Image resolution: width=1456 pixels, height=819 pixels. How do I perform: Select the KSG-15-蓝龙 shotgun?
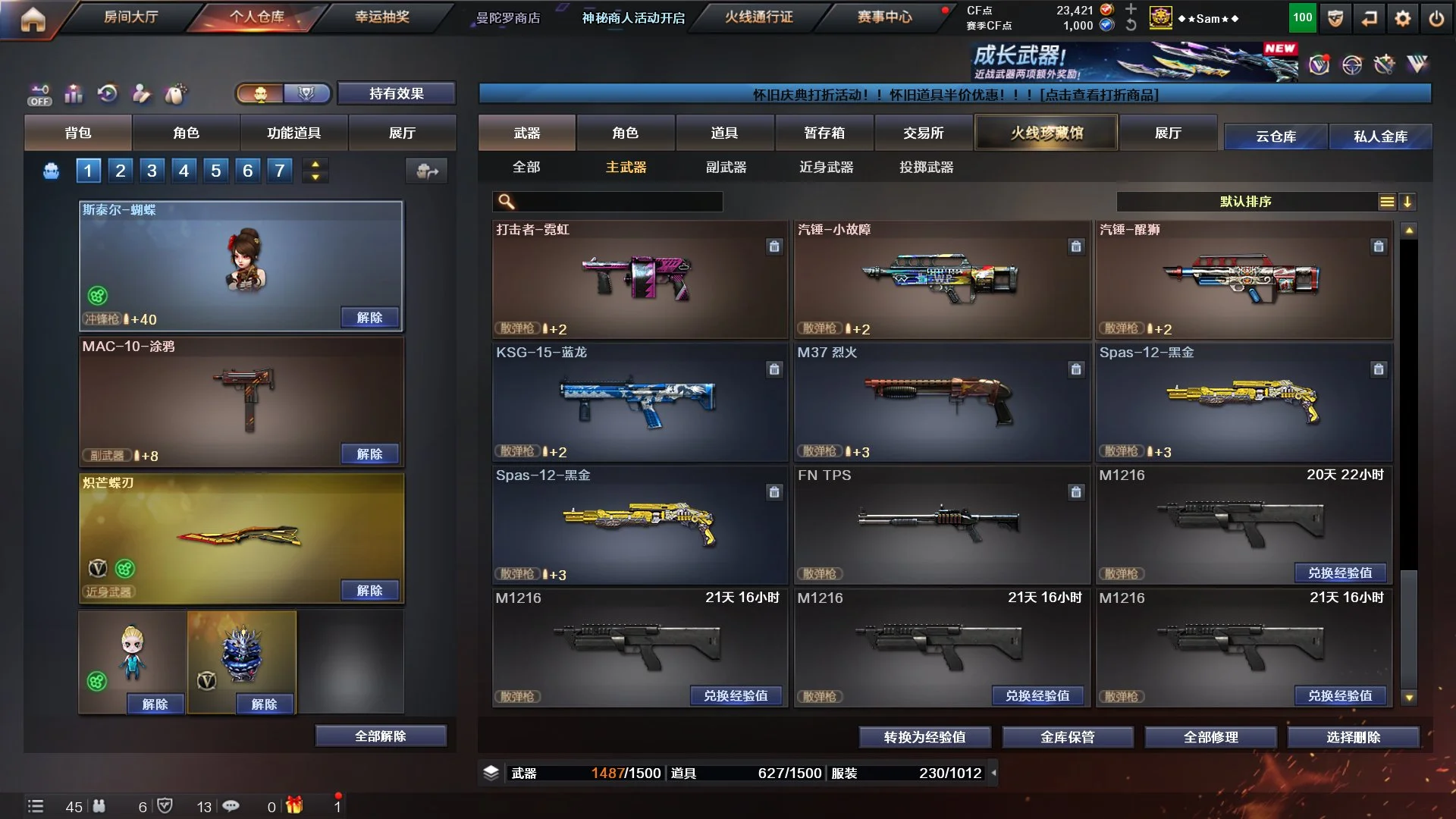tap(639, 402)
